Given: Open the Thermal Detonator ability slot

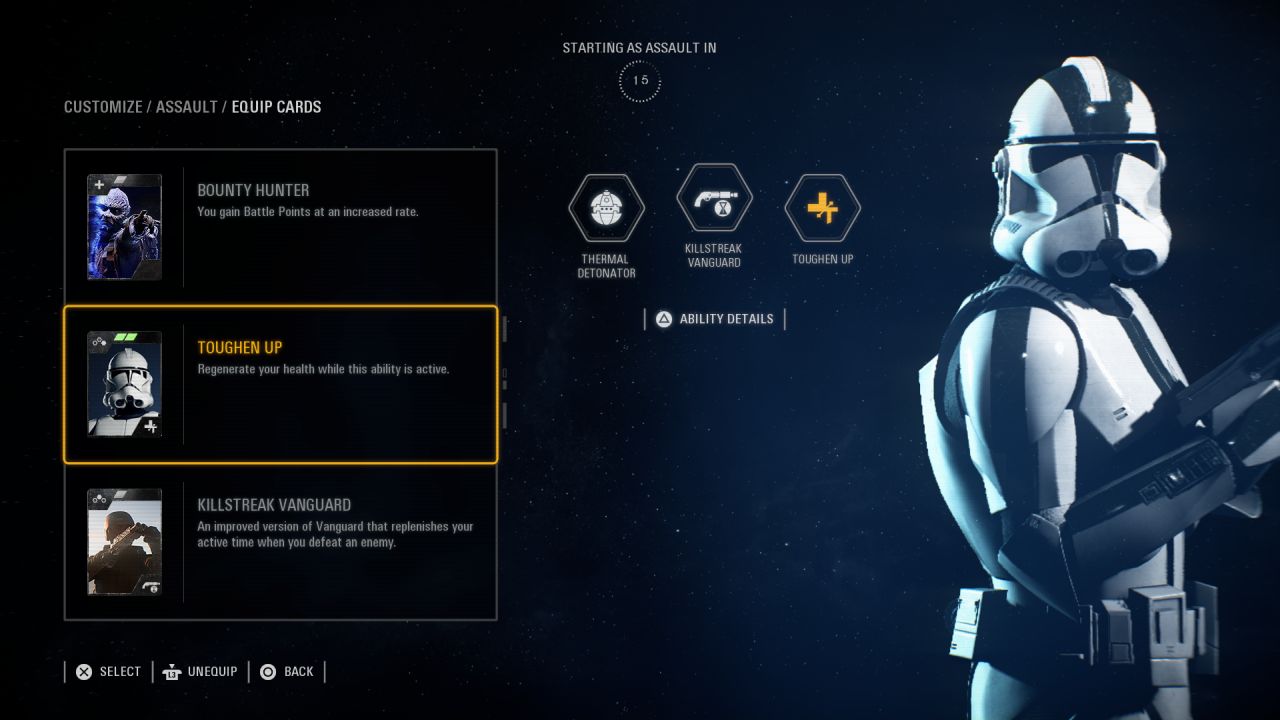Looking at the screenshot, I should [606, 209].
